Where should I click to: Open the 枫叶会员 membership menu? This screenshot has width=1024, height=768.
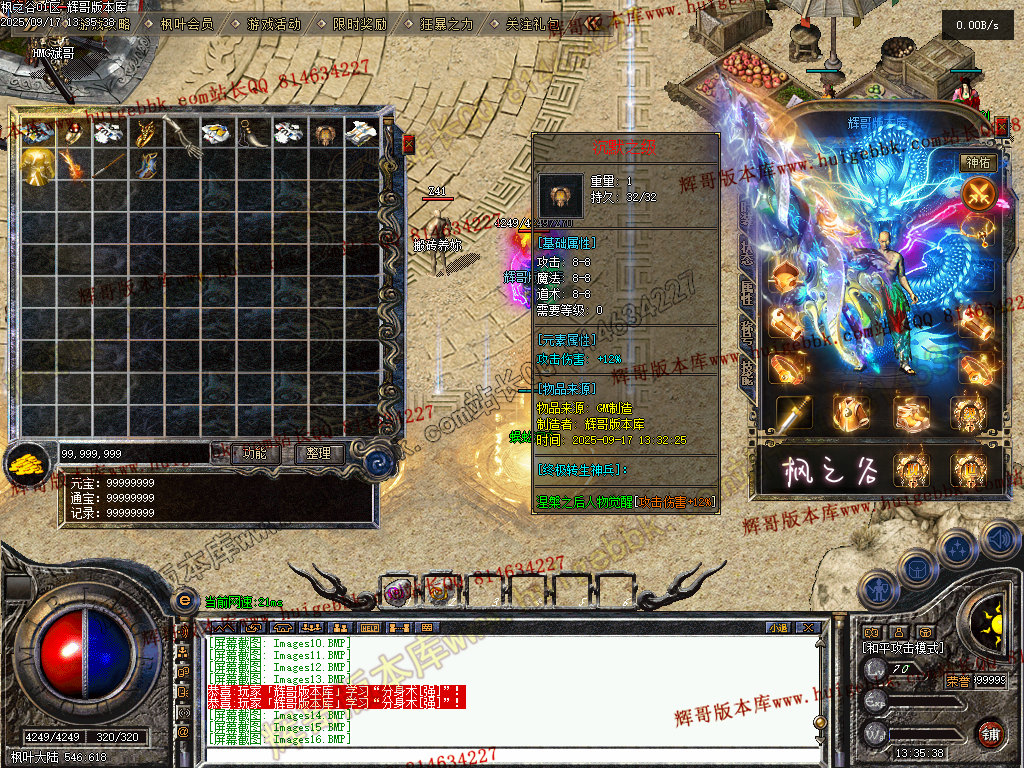click(x=186, y=23)
